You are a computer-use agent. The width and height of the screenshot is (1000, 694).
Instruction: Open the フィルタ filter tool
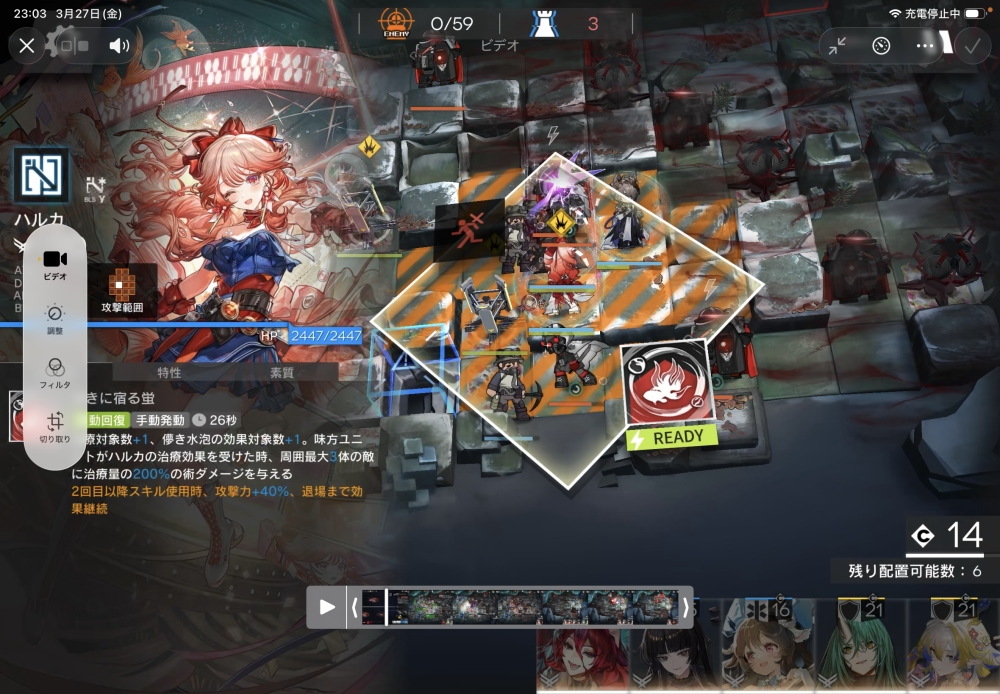(55, 371)
